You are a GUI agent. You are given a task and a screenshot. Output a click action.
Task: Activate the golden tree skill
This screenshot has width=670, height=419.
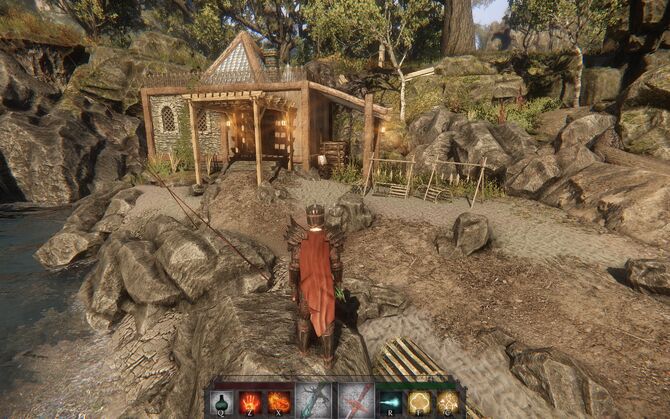pos(418,402)
